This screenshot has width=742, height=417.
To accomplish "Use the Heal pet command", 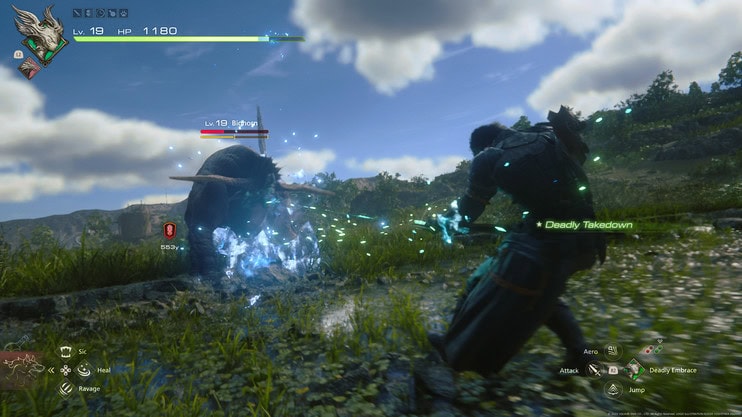I will pos(84,370).
